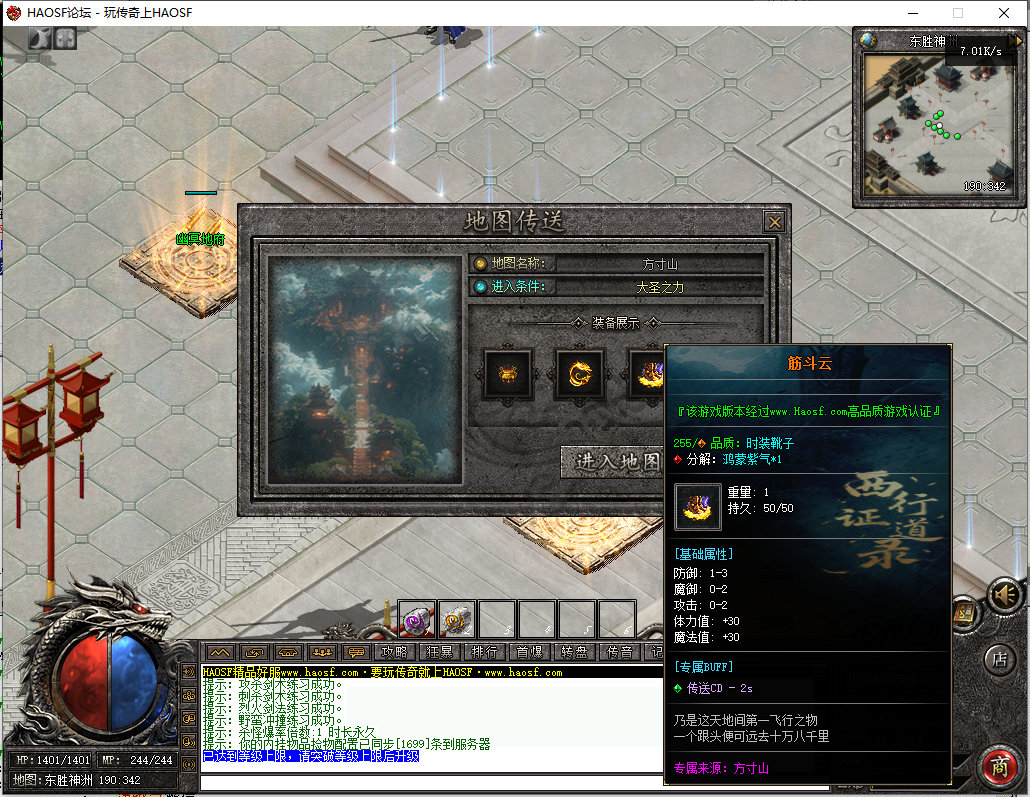Screen dimensions: 1030x797
Task: Select the first equipment showcase item
Action: (508, 374)
